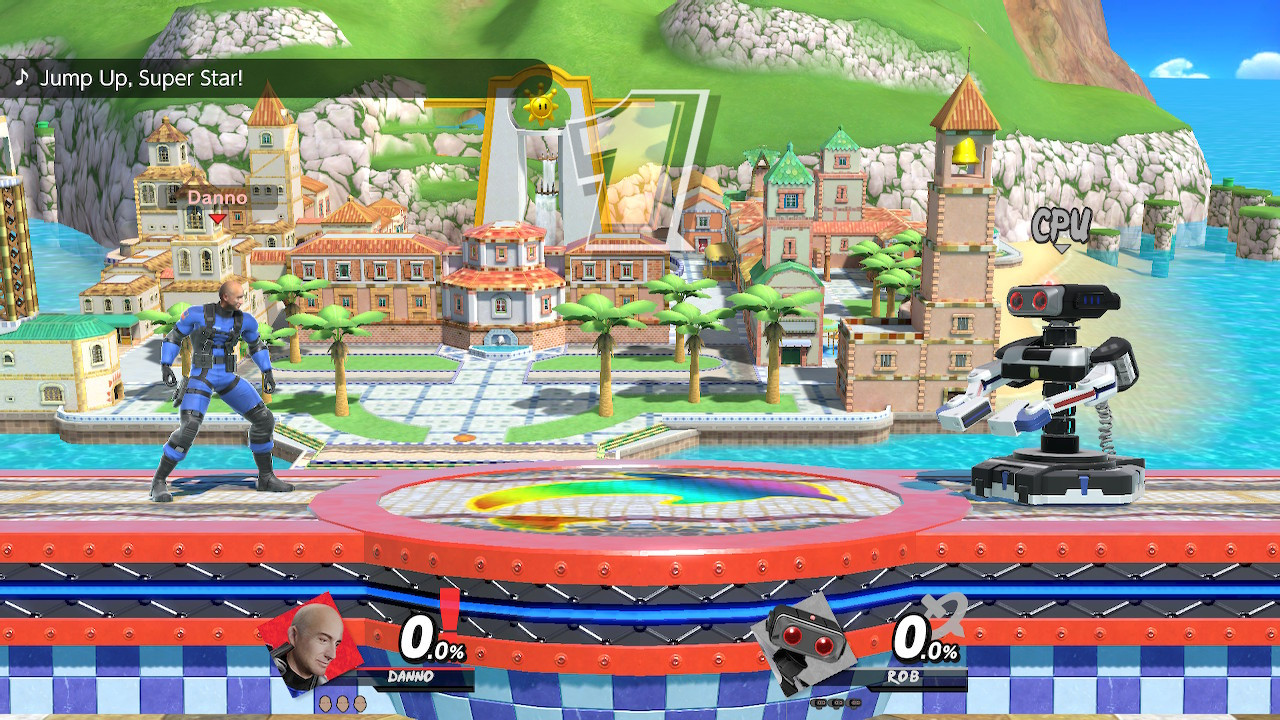Click Danno's character portrait in the HUD

click(310, 645)
